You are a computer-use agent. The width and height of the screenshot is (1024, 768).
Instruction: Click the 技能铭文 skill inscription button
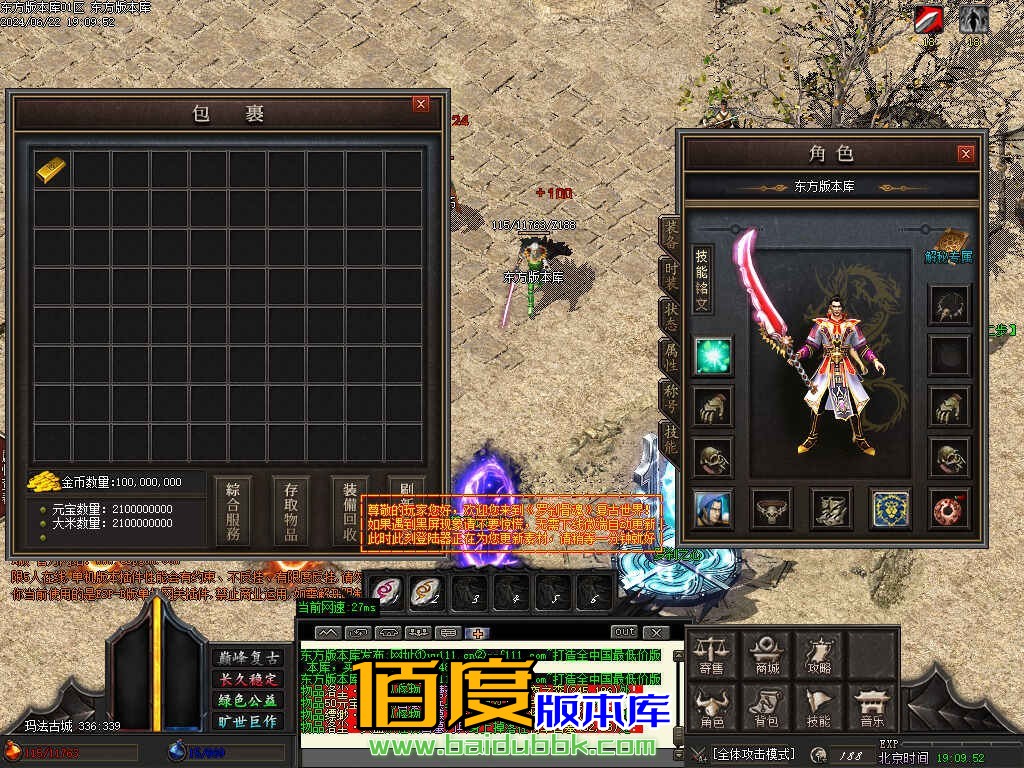coord(702,280)
